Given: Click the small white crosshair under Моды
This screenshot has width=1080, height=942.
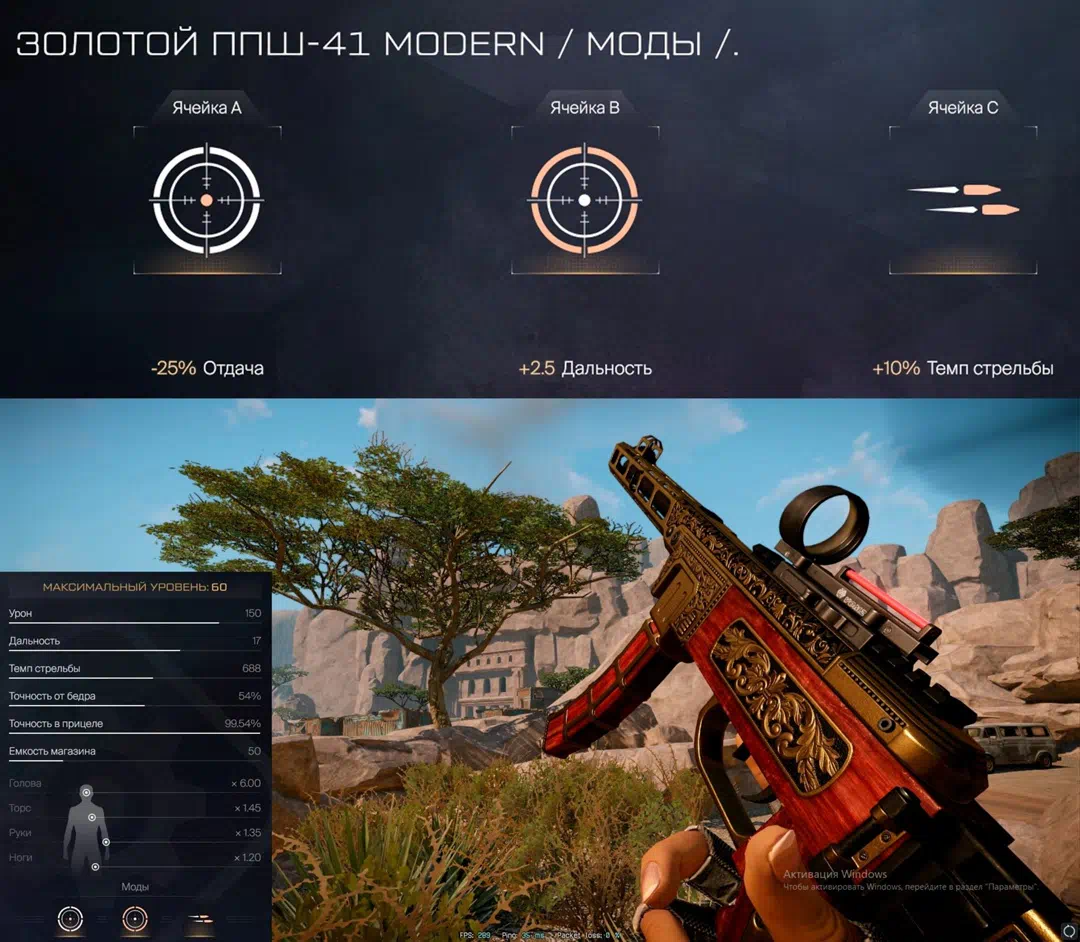Looking at the screenshot, I should [x=70, y=918].
